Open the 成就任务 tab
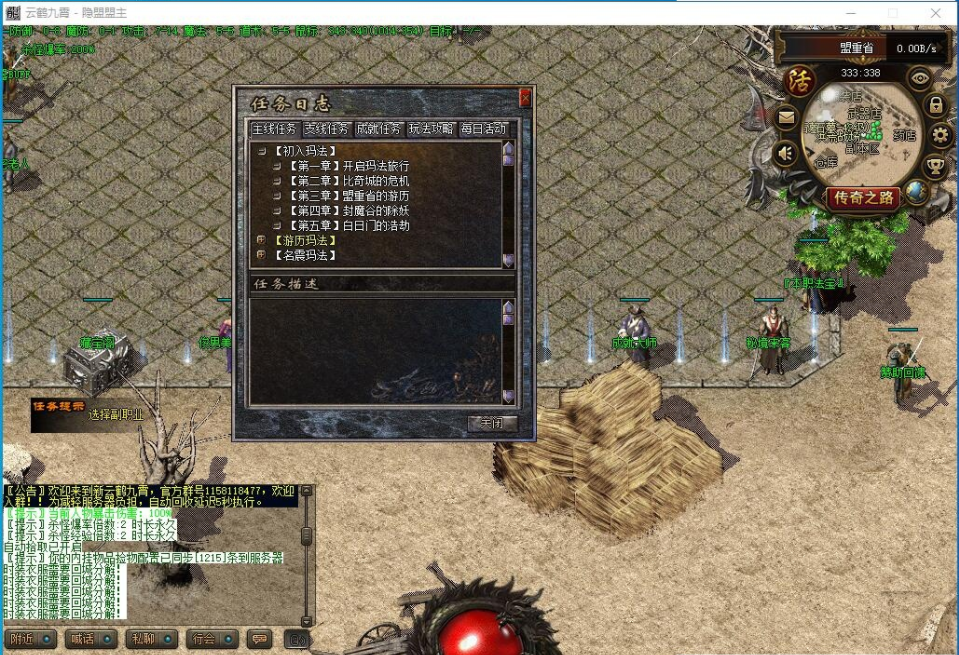Viewport: 959px width, 655px height. point(379,129)
